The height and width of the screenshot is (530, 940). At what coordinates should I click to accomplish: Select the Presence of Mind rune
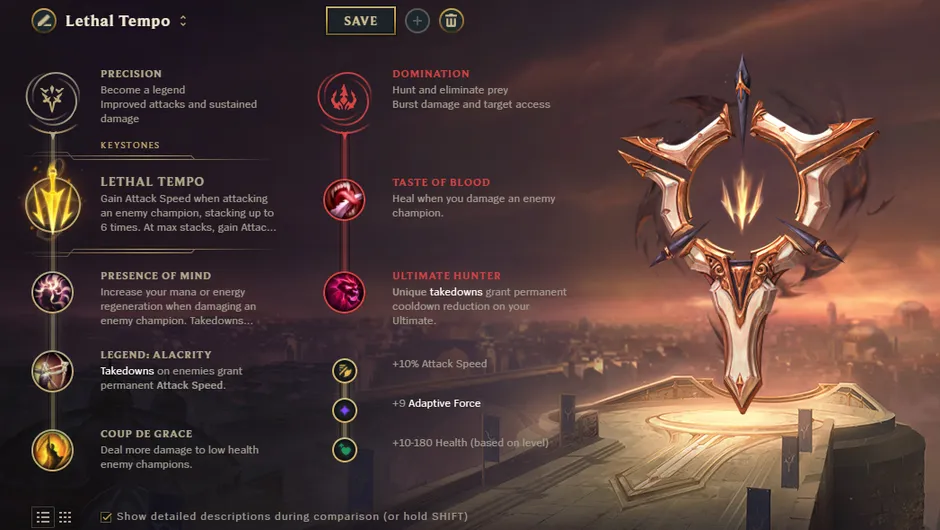52,293
